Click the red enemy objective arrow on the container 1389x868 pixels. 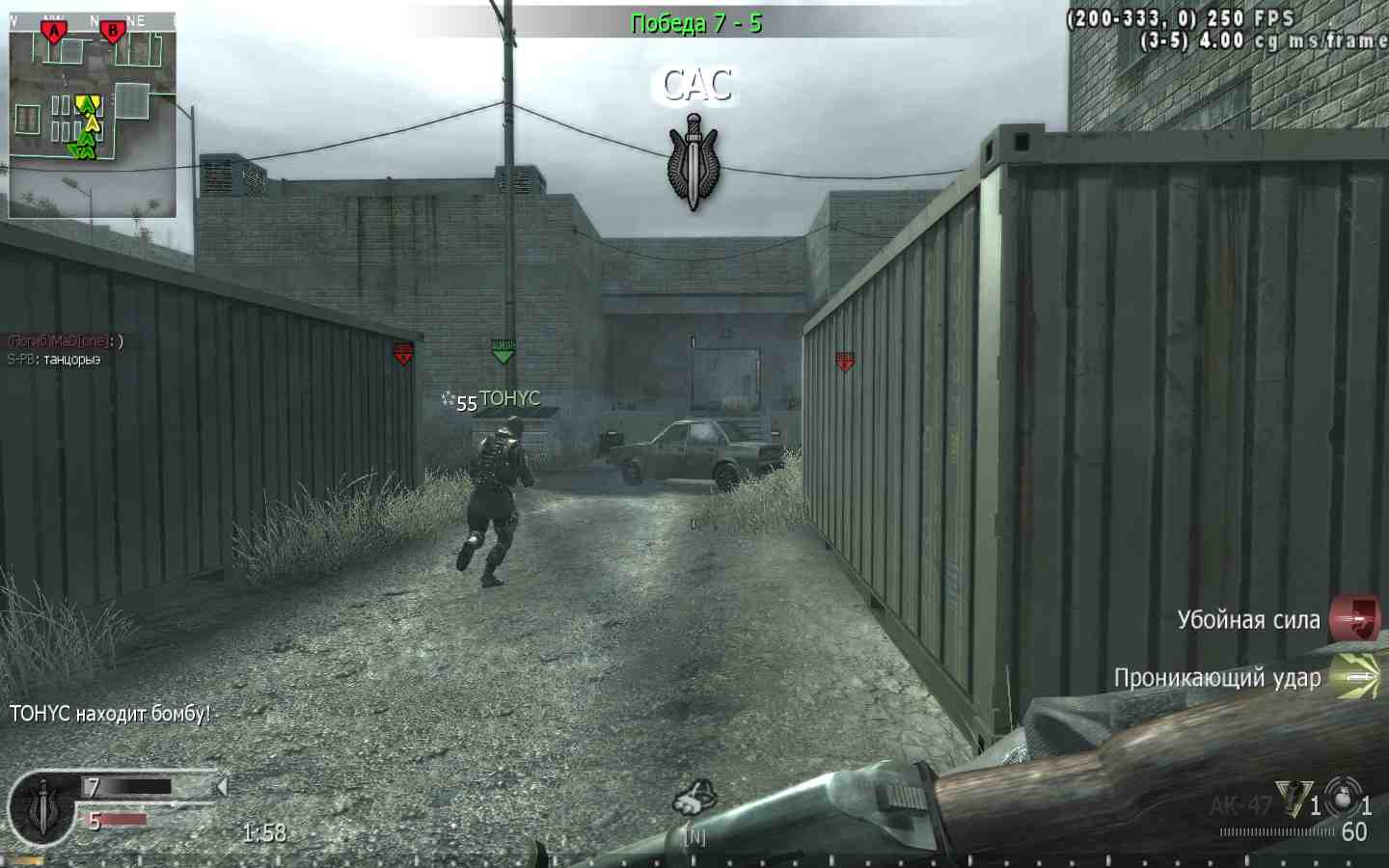click(844, 359)
